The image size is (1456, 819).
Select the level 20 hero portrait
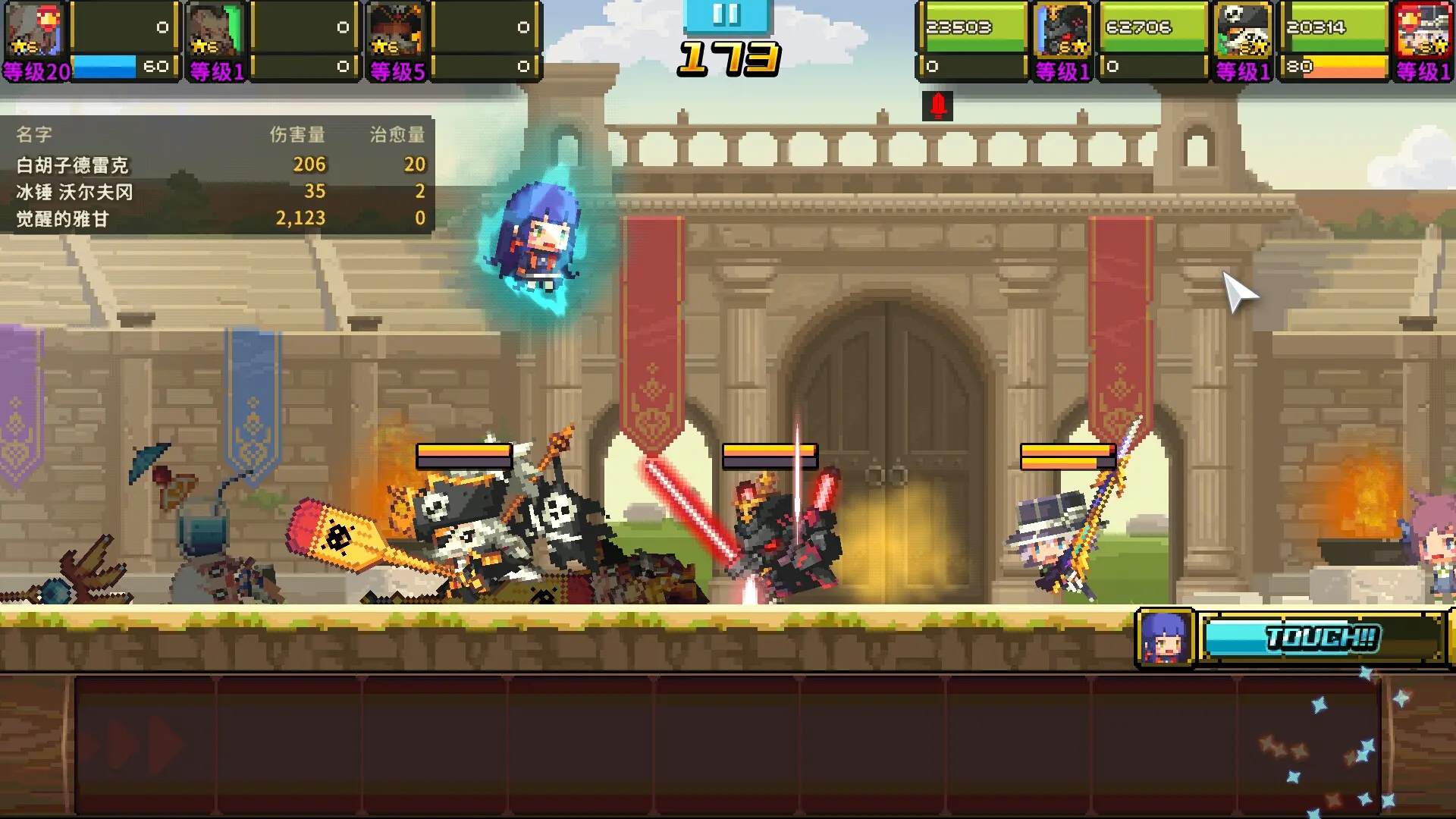click(34, 30)
